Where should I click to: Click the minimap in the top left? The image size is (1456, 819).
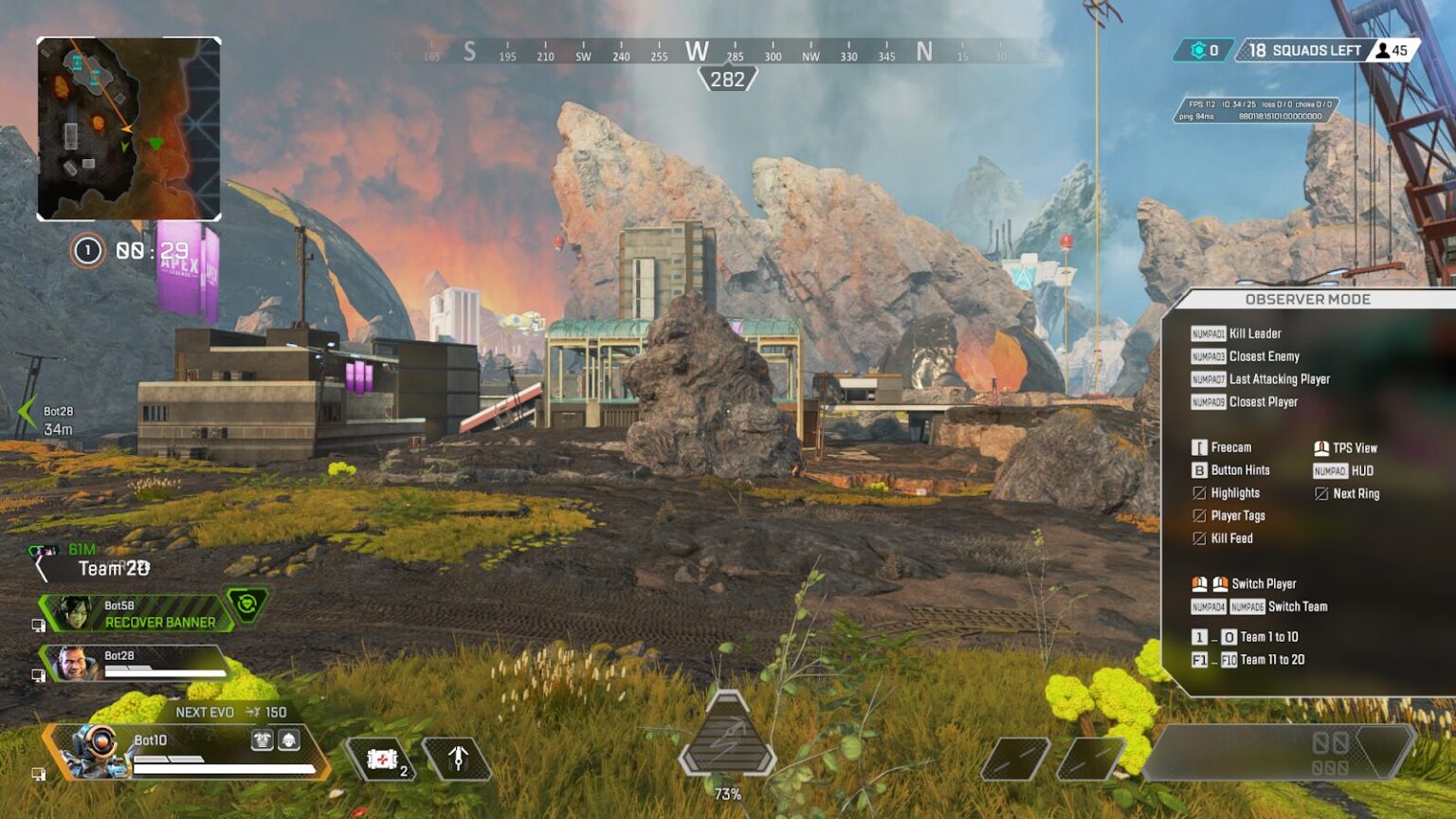click(x=131, y=123)
